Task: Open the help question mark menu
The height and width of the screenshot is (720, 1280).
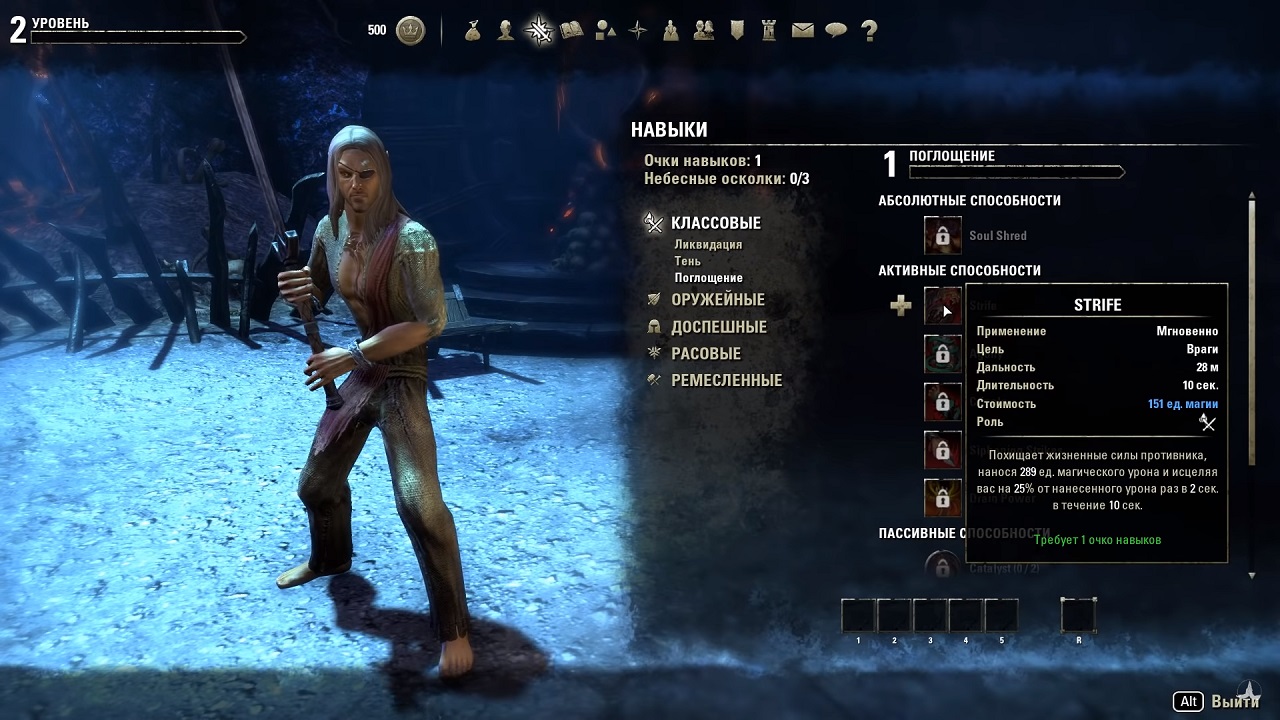Action: click(869, 31)
